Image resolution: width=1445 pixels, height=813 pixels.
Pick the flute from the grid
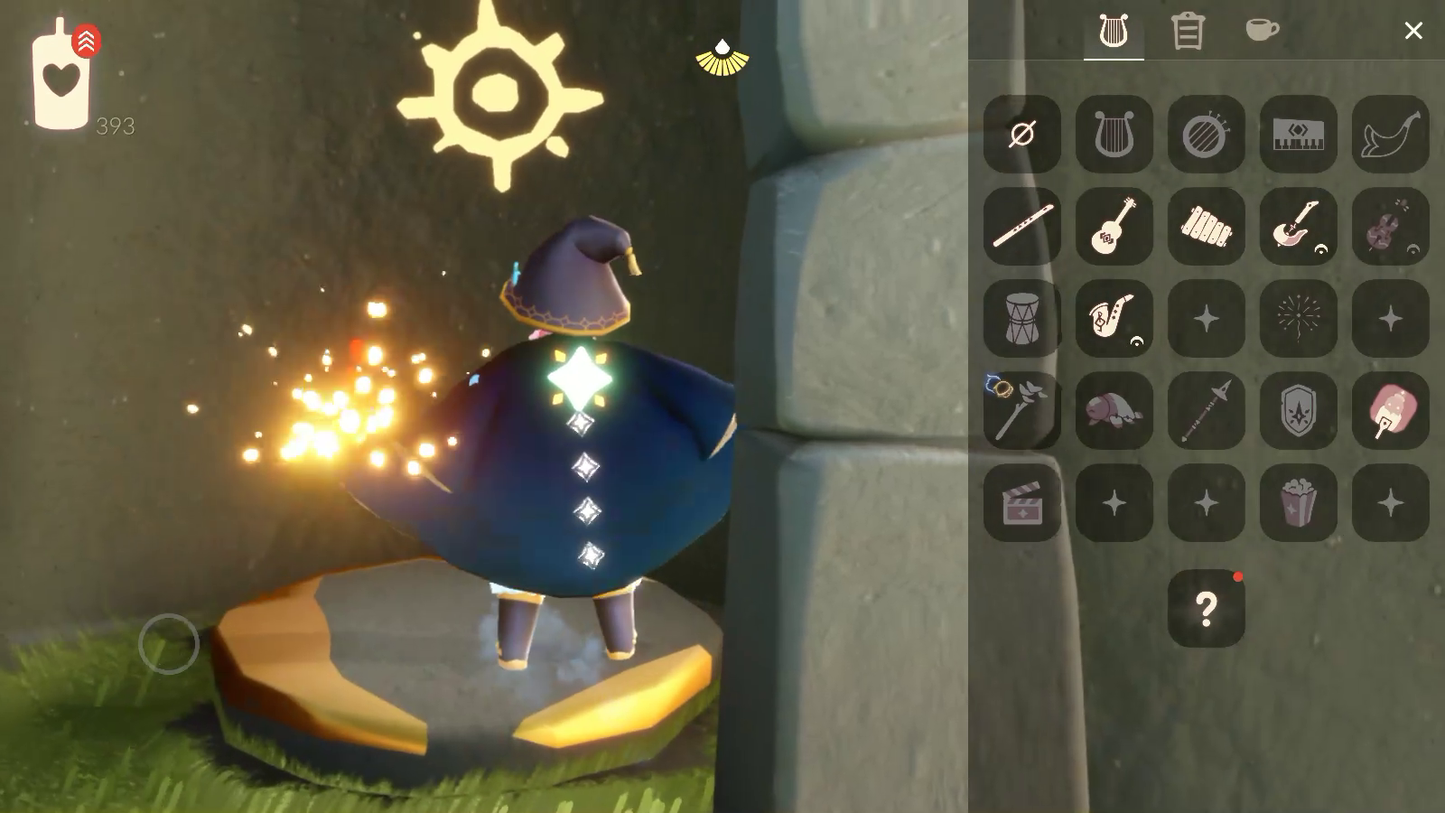pos(1022,226)
